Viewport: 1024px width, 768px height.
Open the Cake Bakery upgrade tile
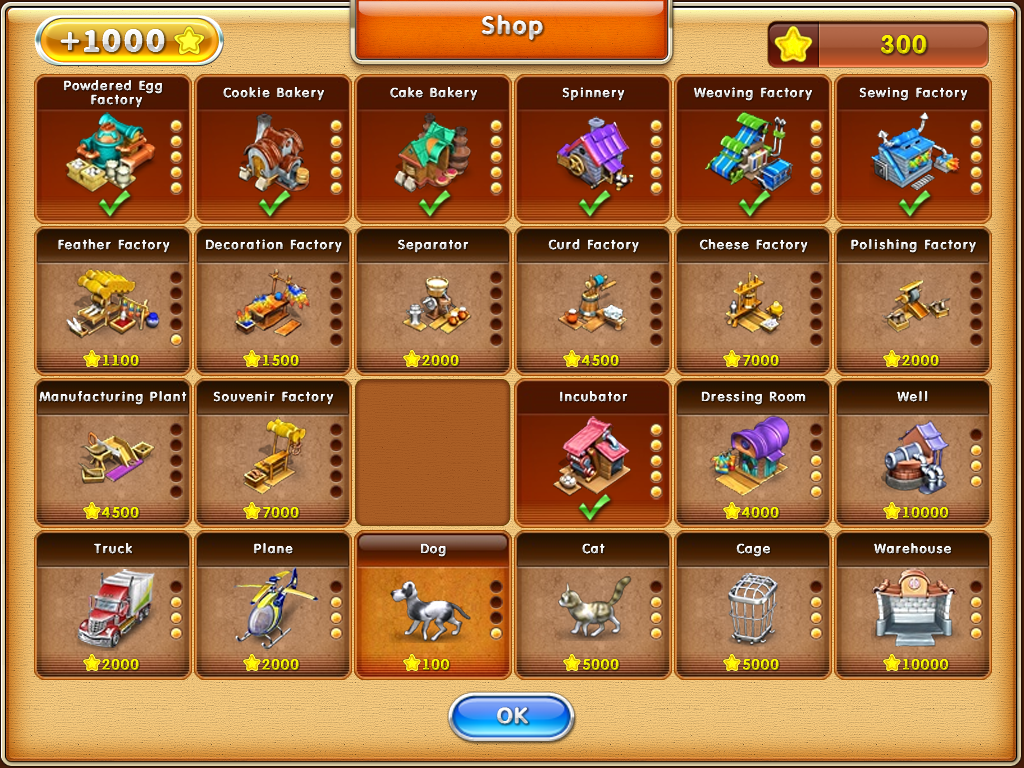(433, 150)
